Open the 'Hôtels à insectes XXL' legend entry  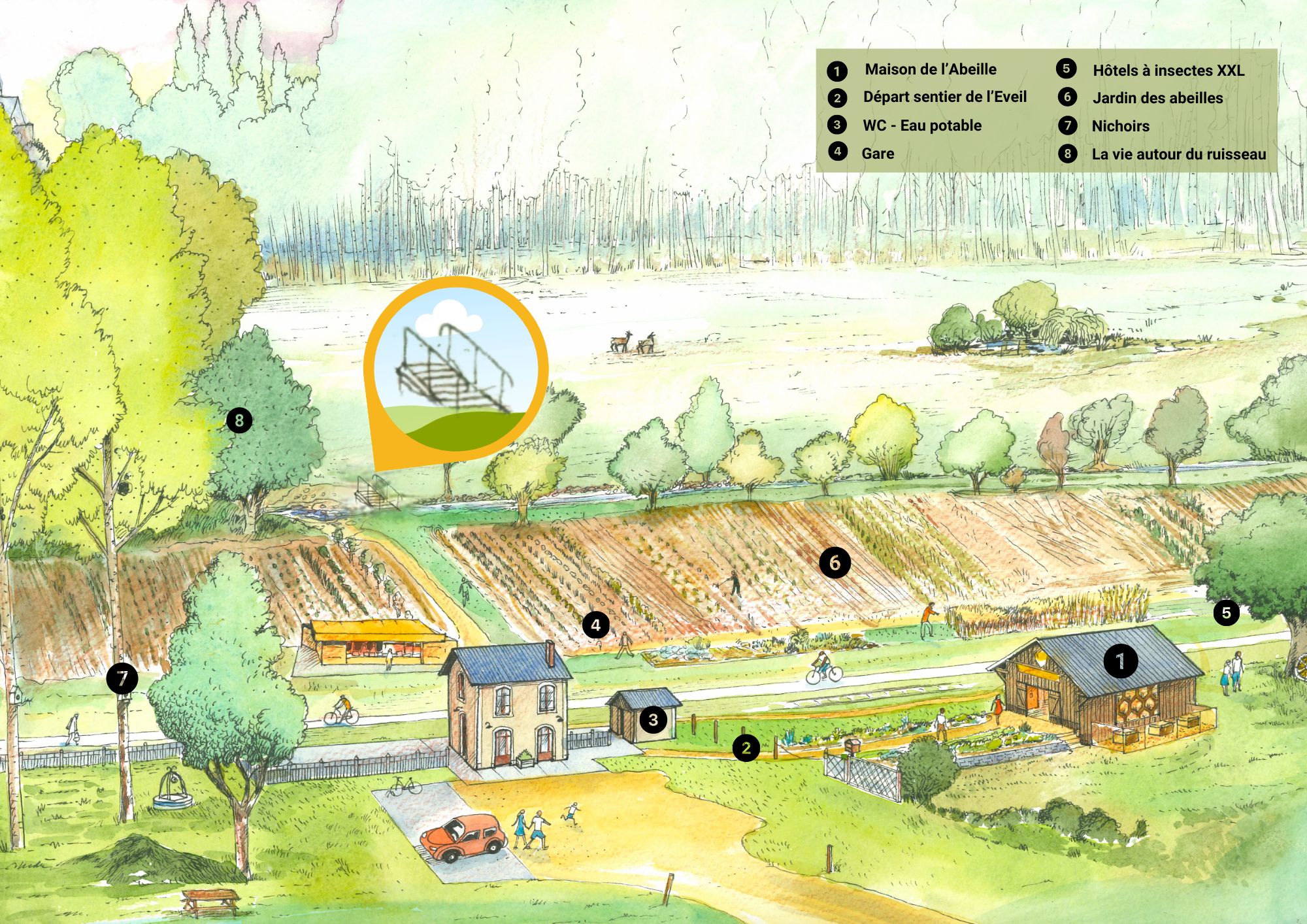click(x=1168, y=71)
